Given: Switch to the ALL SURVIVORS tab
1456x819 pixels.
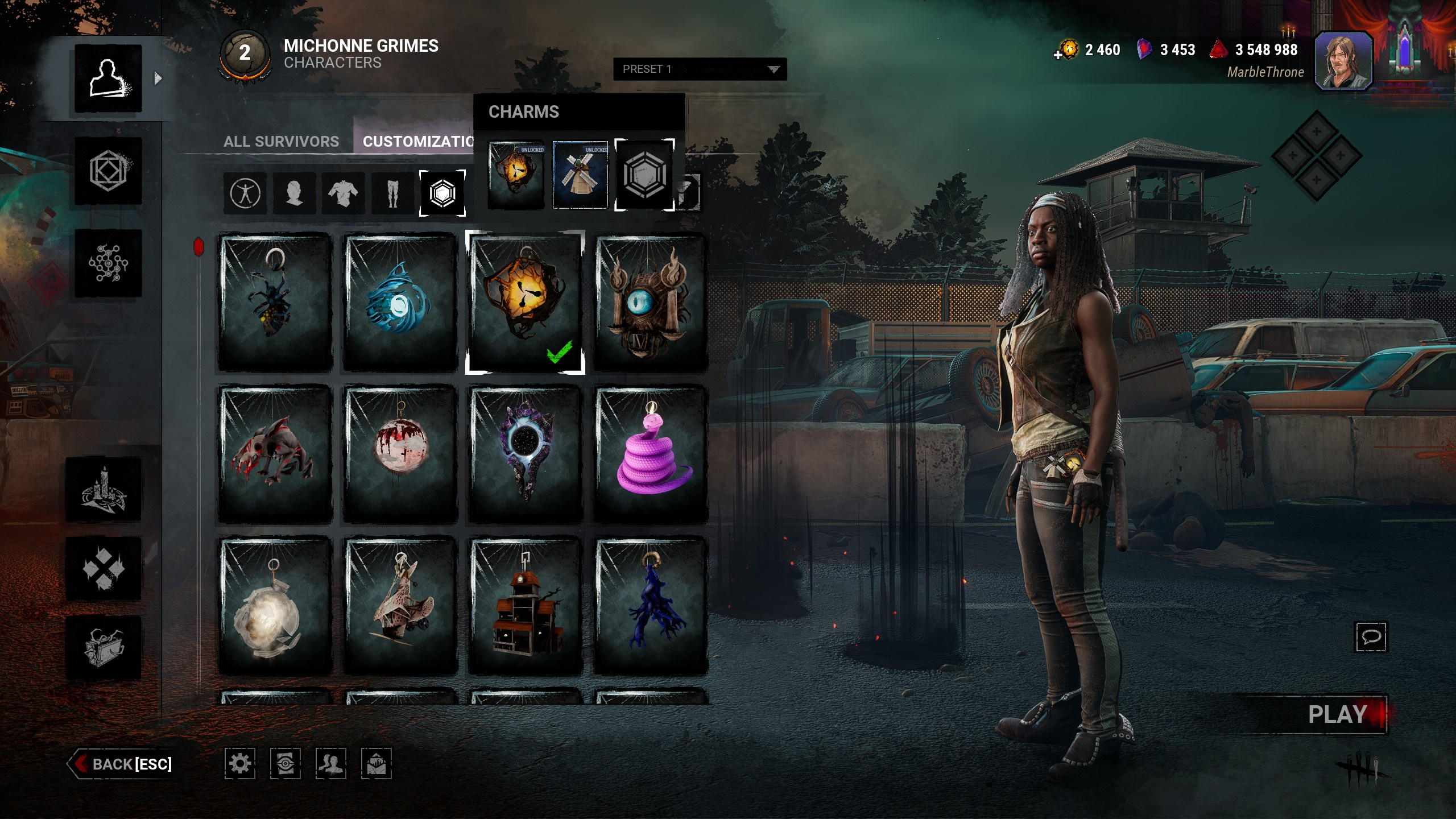Looking at the screenshot, I should (x=281, y=141).
